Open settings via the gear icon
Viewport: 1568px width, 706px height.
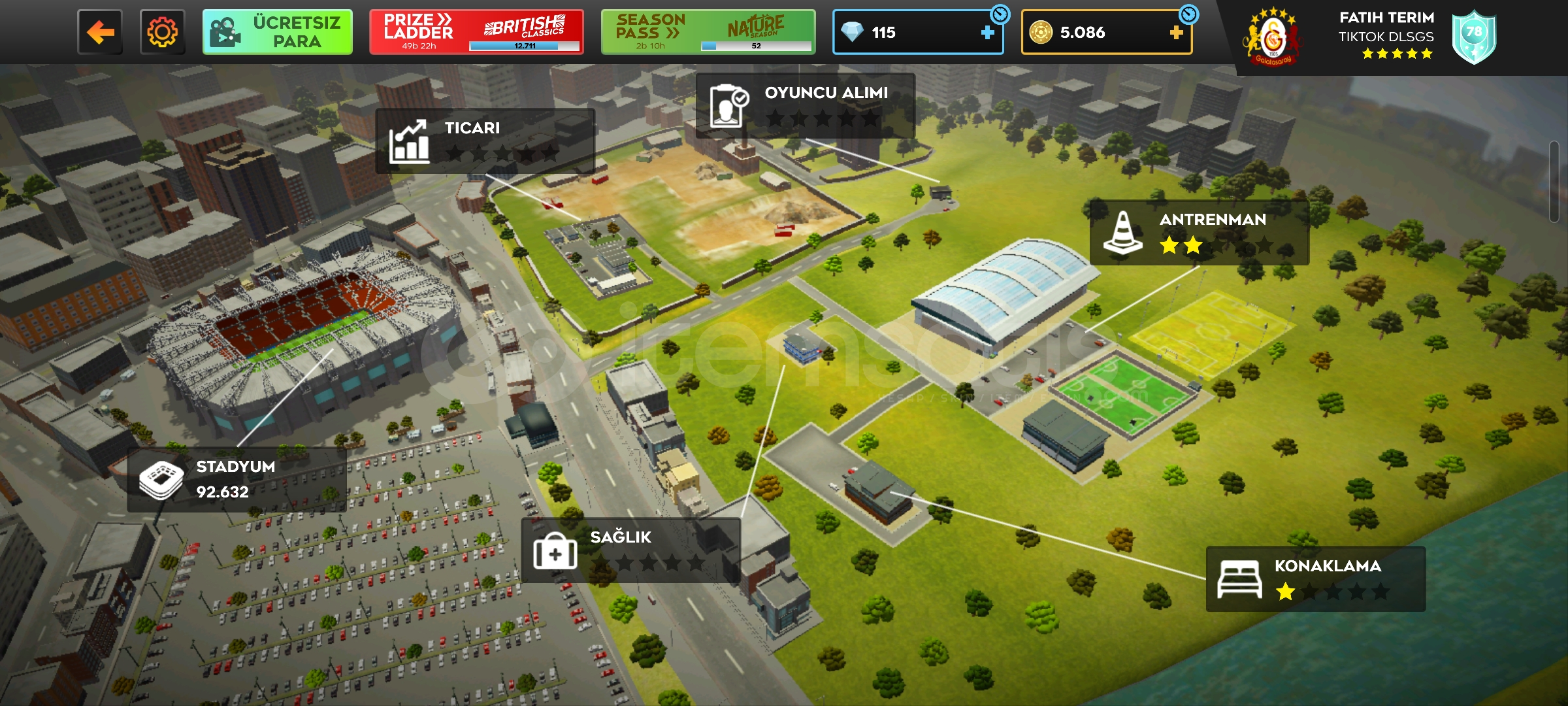point(162,32)
